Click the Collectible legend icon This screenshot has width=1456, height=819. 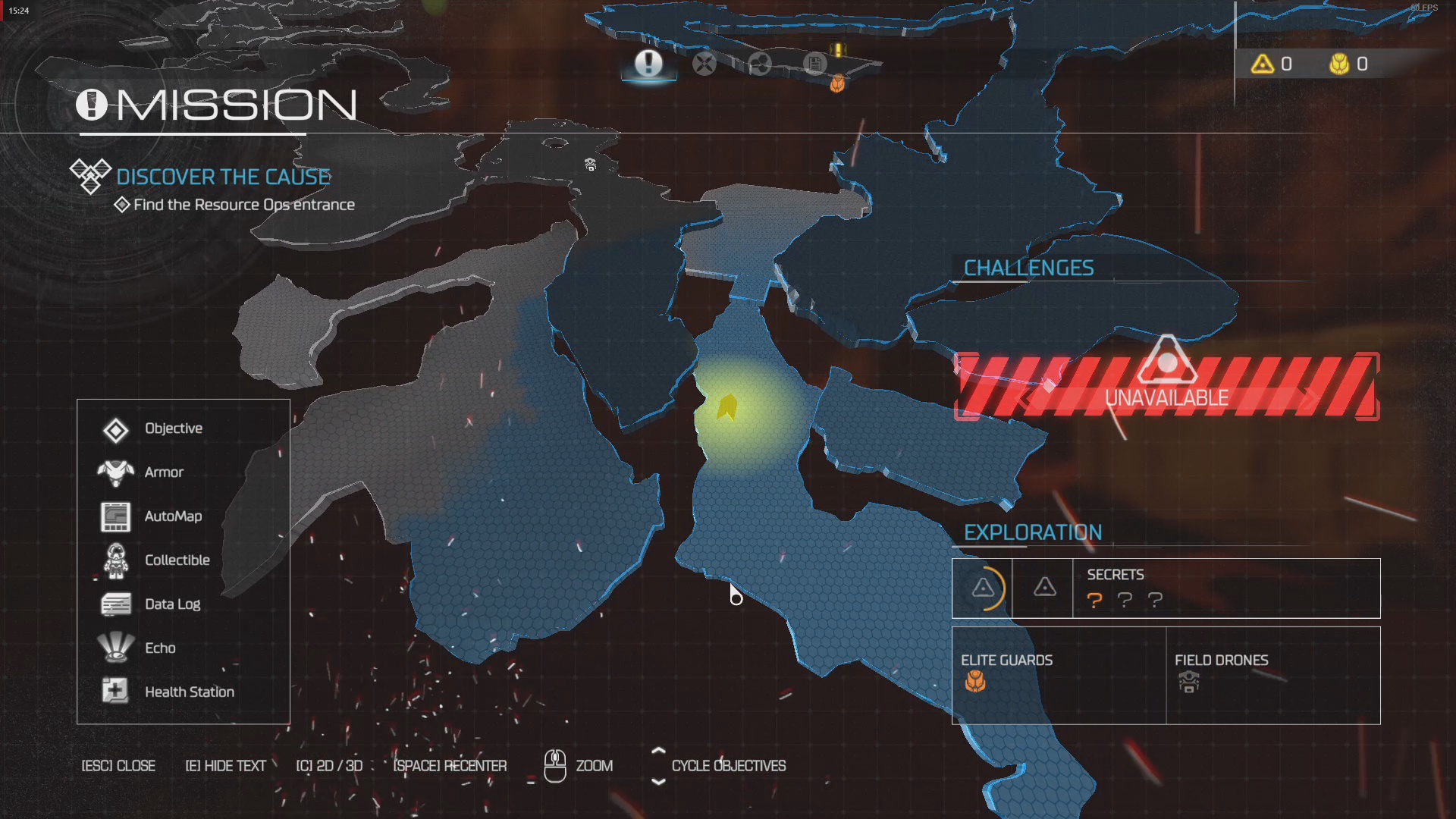point(115,560)
